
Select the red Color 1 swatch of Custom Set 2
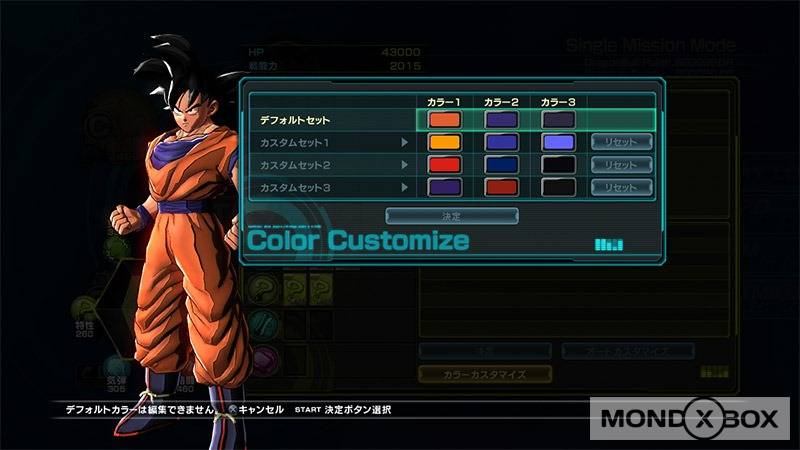point(444,164)
